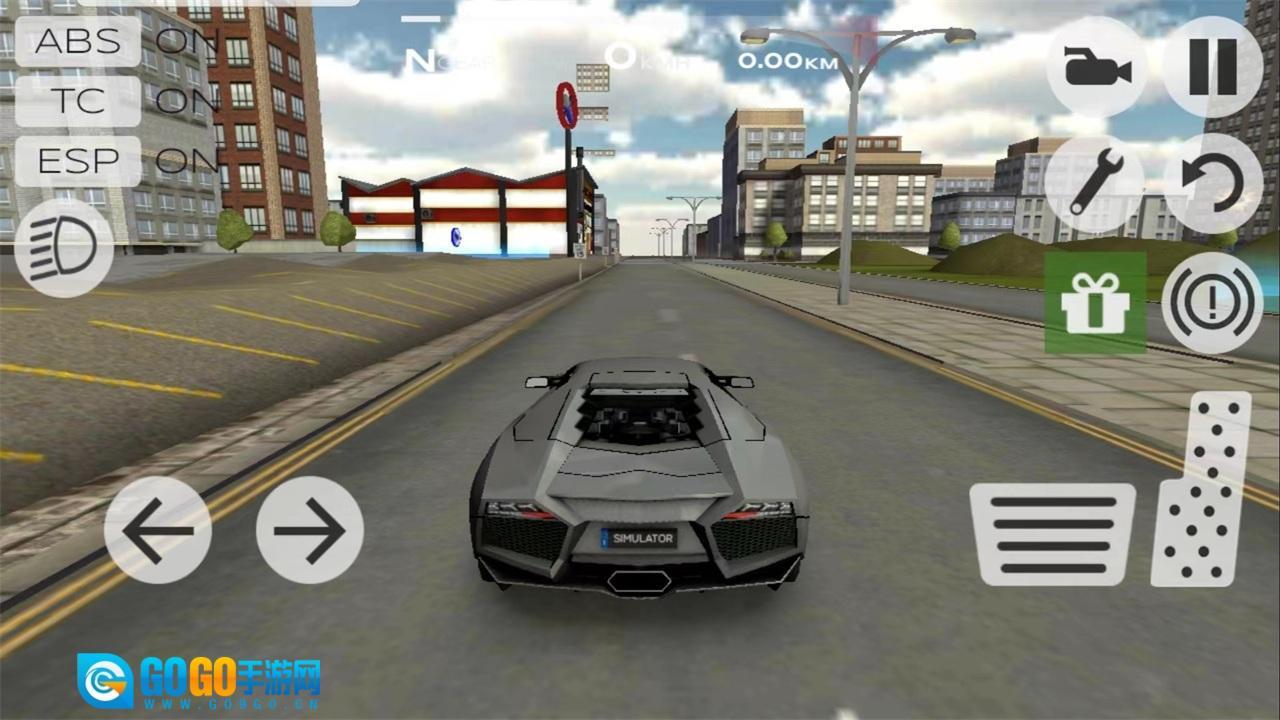Image resolution: width=1280 pixels, height=720 pixels.
Task: Tap the accelerator gas pedal
Action: coord(1203,488)
